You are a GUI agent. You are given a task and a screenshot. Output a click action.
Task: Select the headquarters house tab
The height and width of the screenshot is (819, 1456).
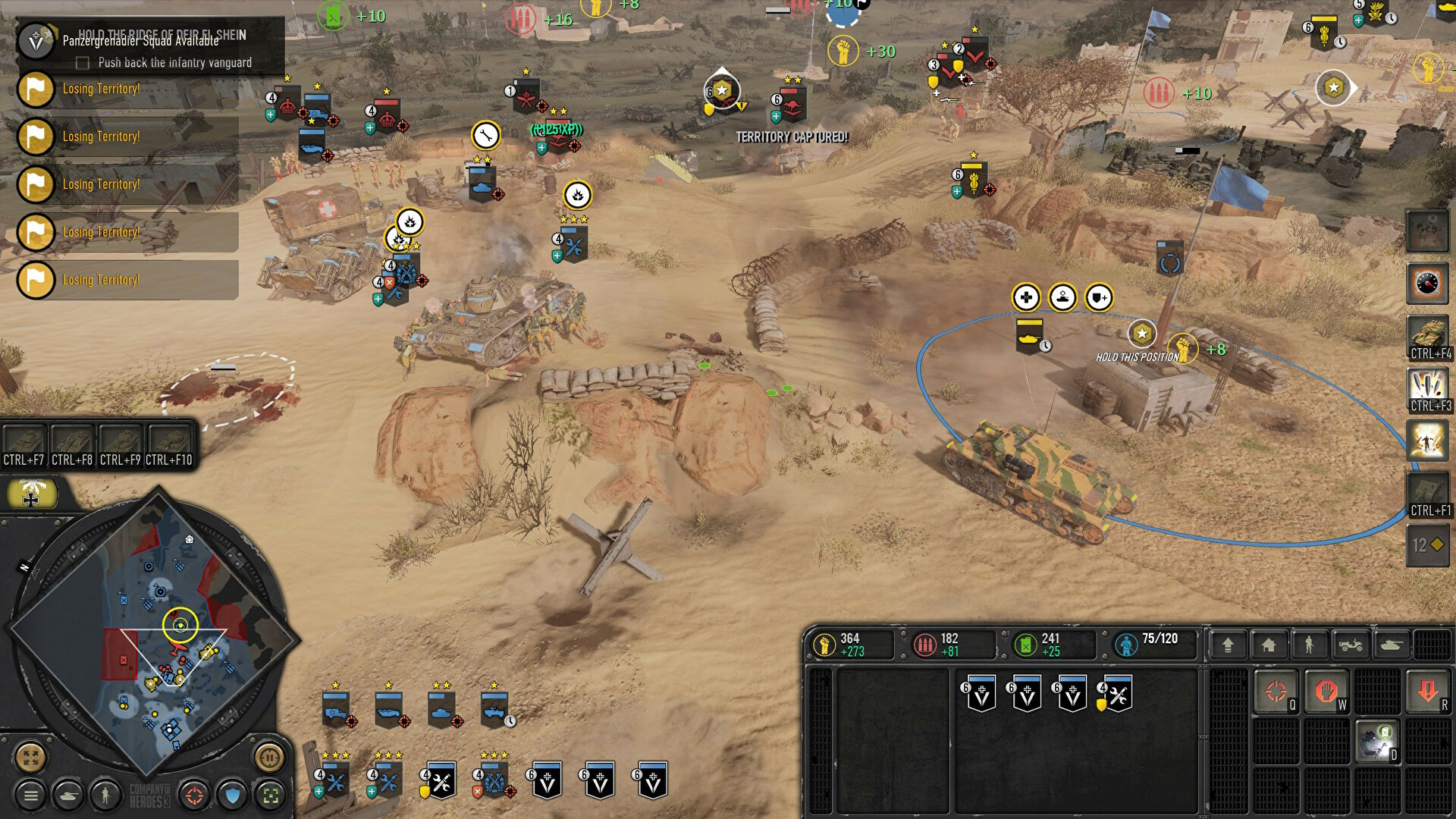point(1269,645)
